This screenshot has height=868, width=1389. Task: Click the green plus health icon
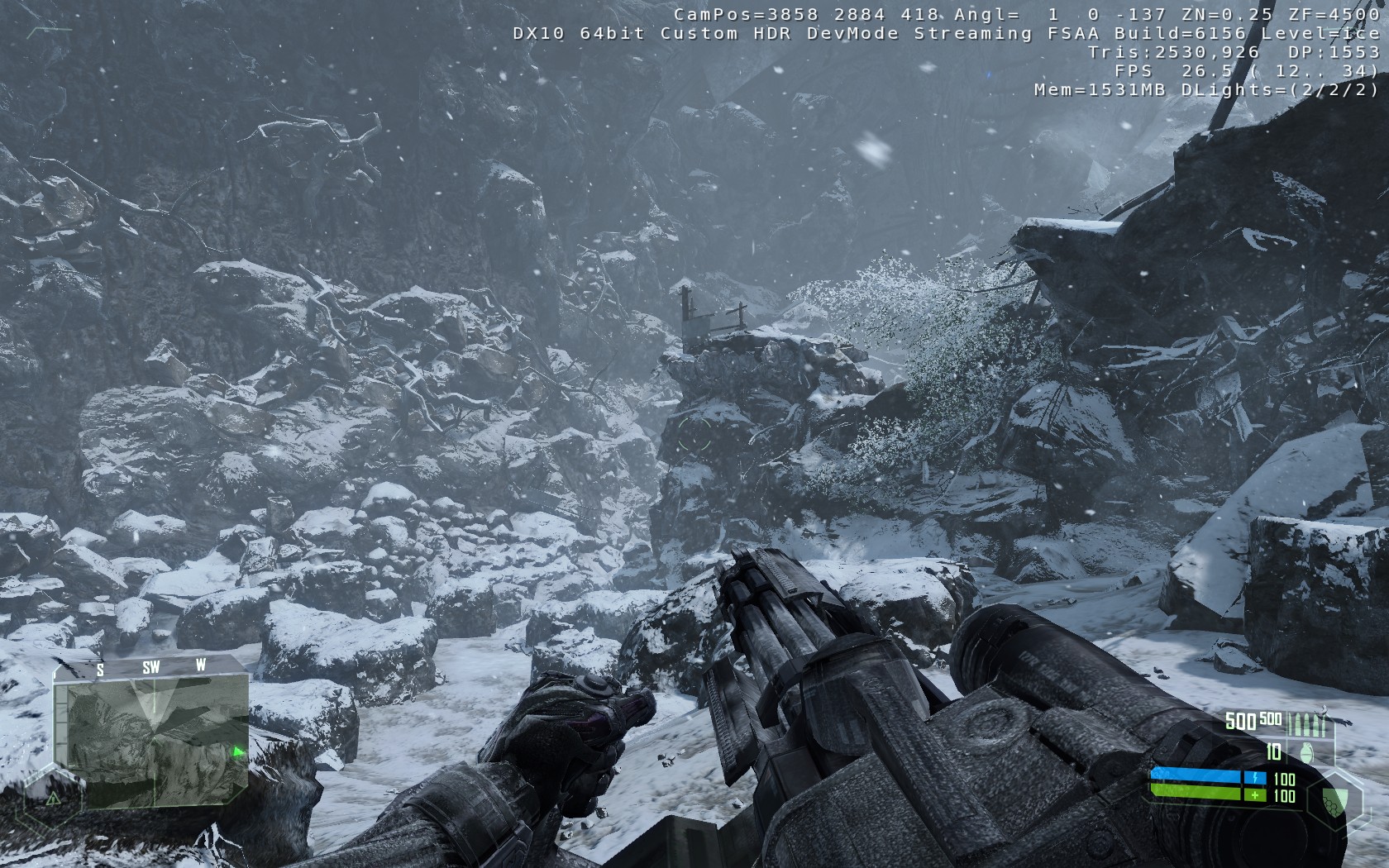coord(1255,796)
